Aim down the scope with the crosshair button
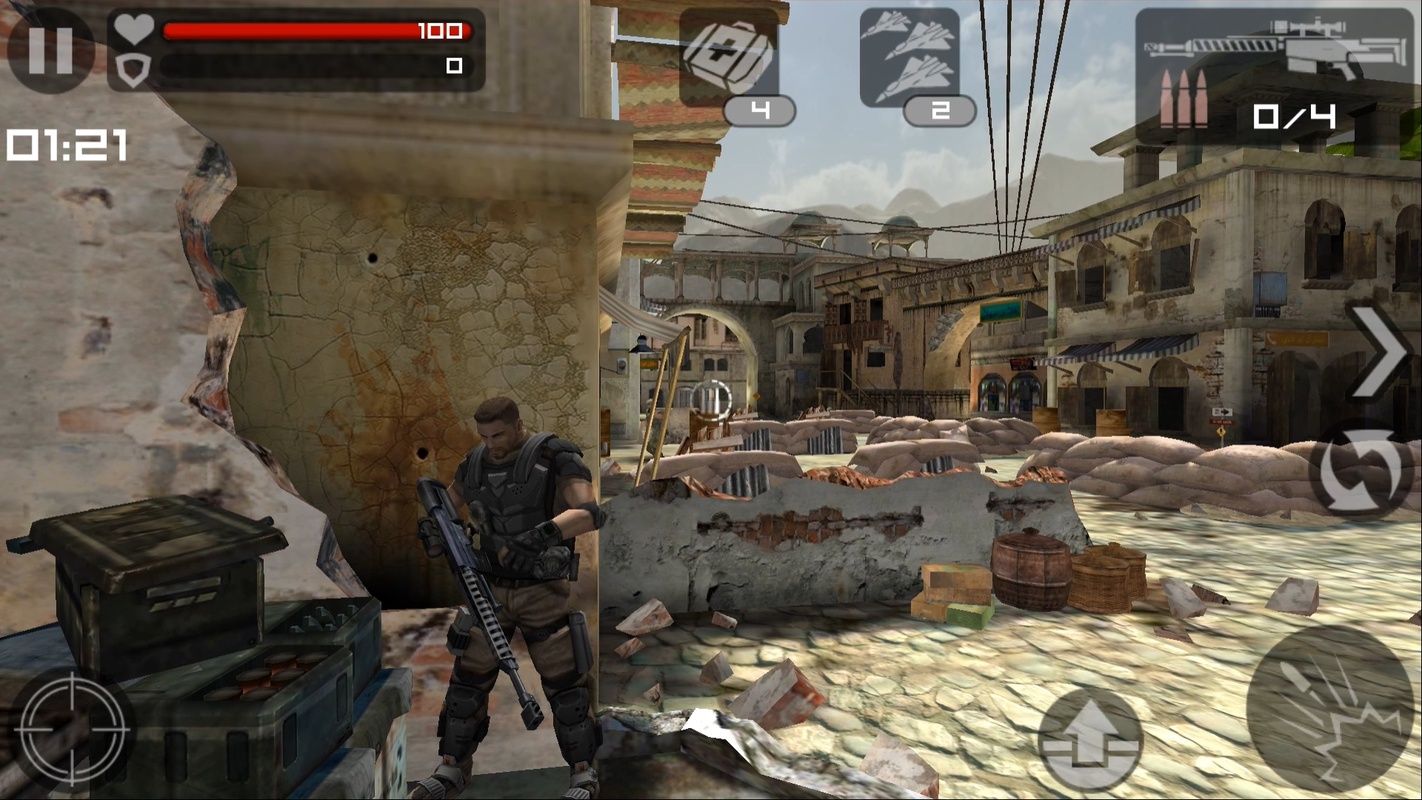 coord(73,728)
